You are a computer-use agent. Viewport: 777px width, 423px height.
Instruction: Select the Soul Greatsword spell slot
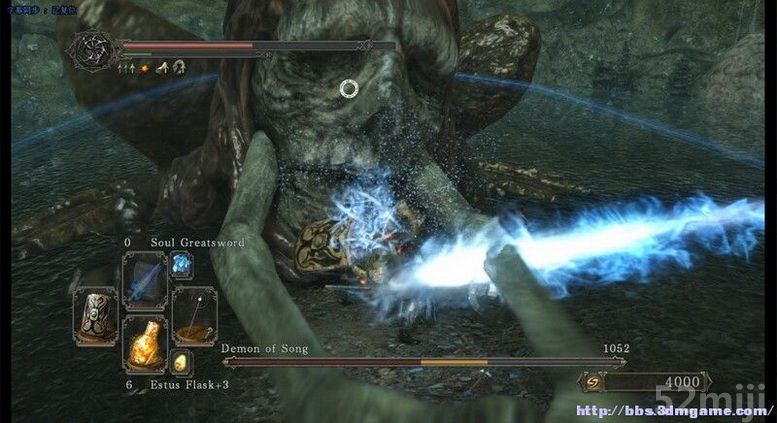[144, 281]
